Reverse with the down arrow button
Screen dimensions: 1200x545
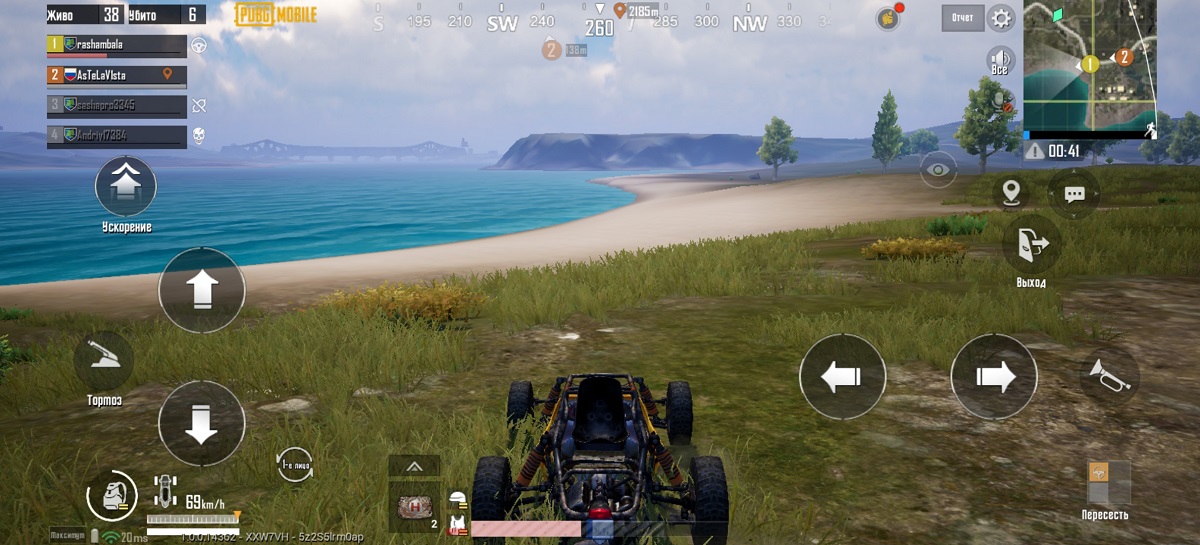tap(201, 423)
